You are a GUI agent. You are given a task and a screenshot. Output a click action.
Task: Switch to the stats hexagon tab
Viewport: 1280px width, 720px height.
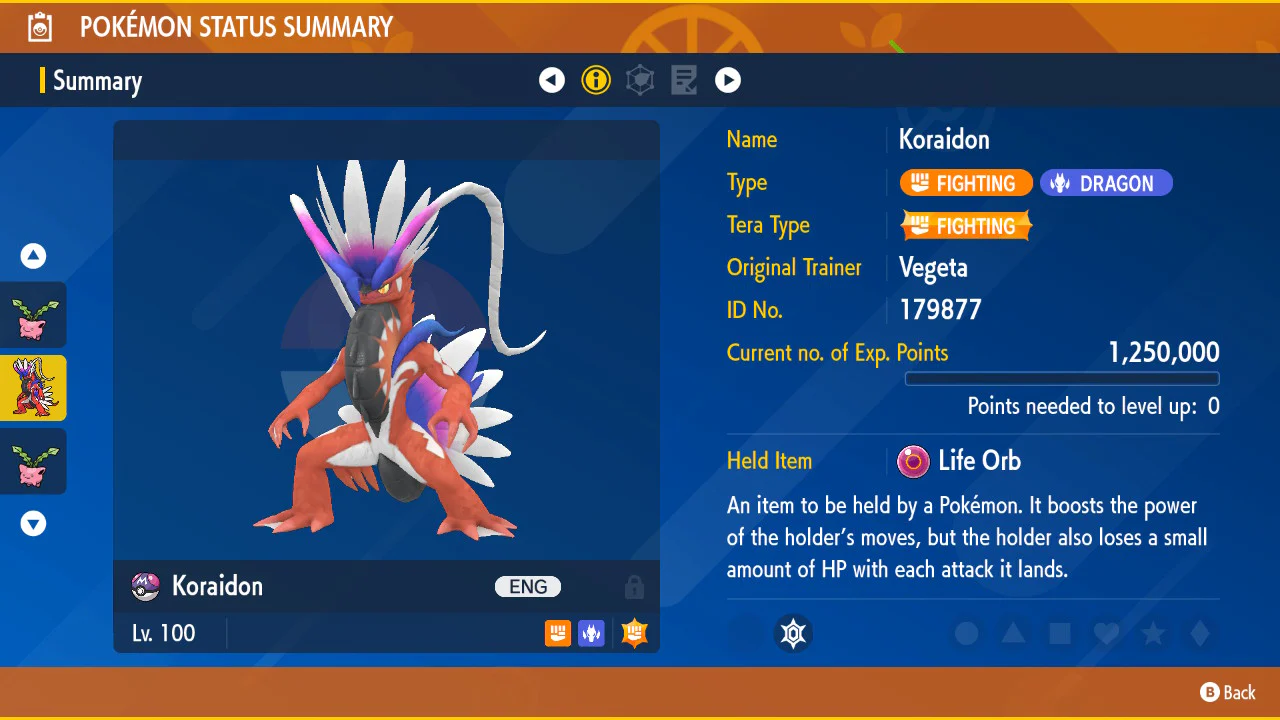tap(640, 80)
